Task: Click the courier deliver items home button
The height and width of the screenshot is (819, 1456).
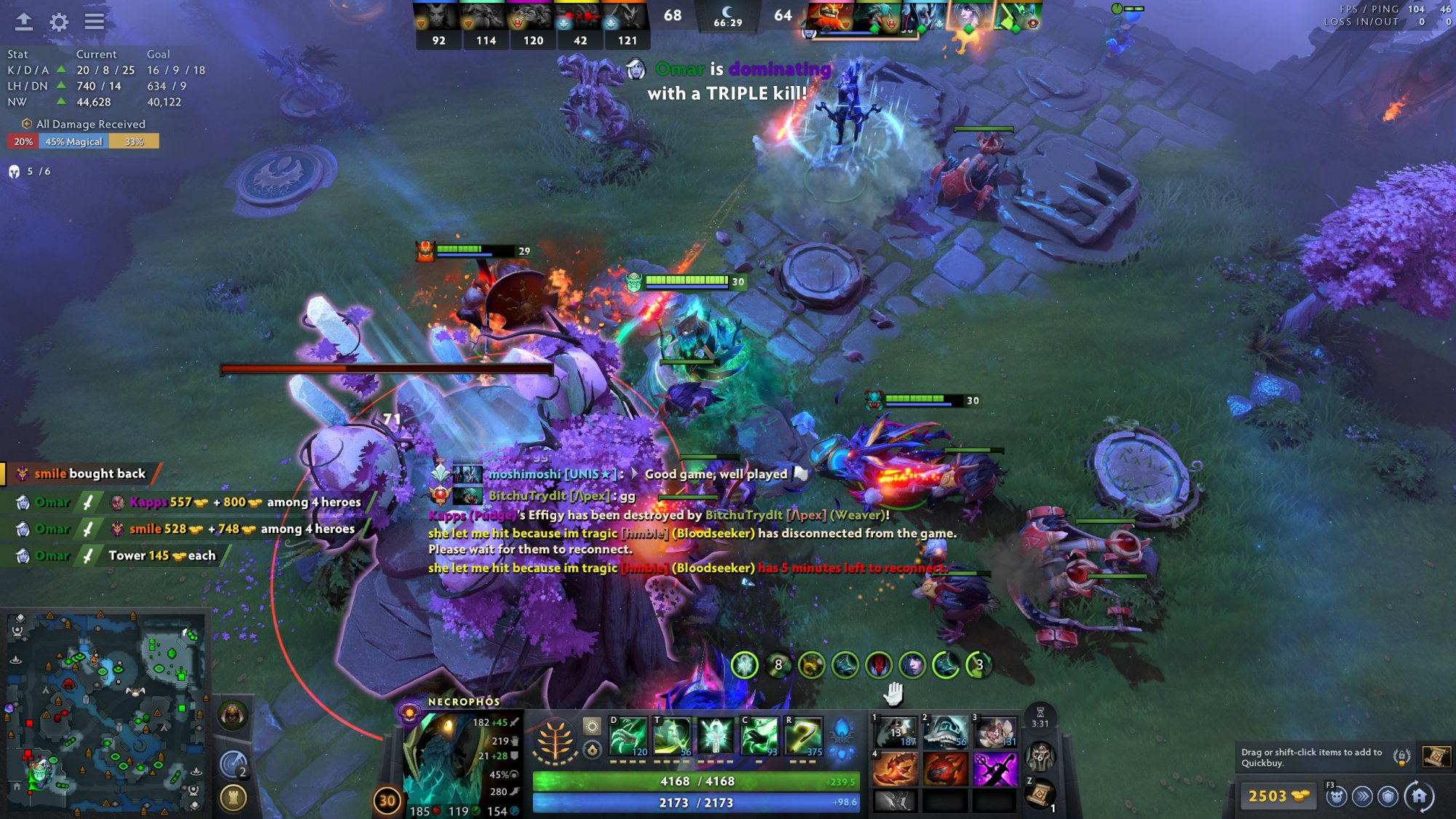Action: [1419, 796]
